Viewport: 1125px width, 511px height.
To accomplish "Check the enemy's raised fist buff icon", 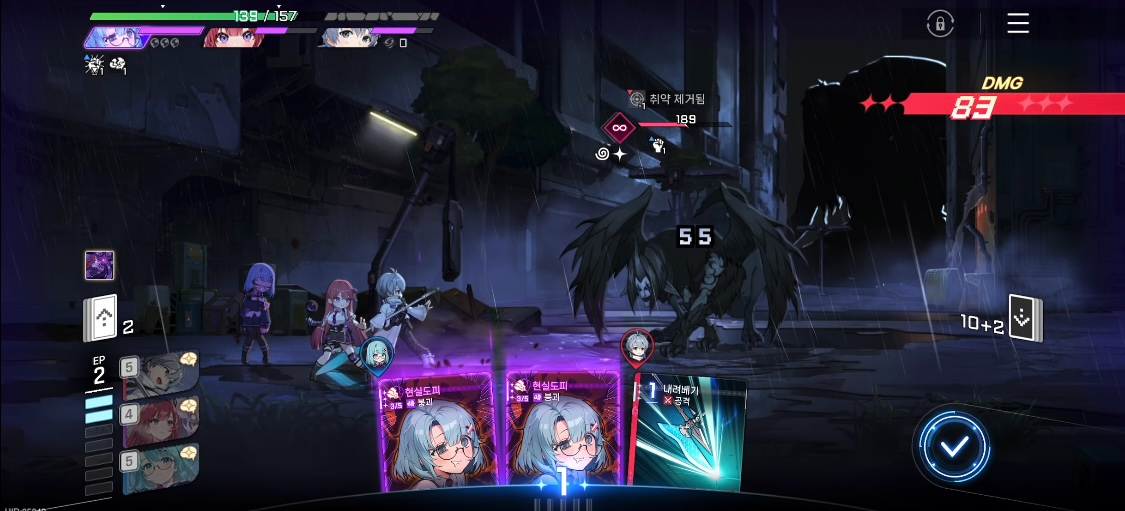I will click(x=658, y=146).
